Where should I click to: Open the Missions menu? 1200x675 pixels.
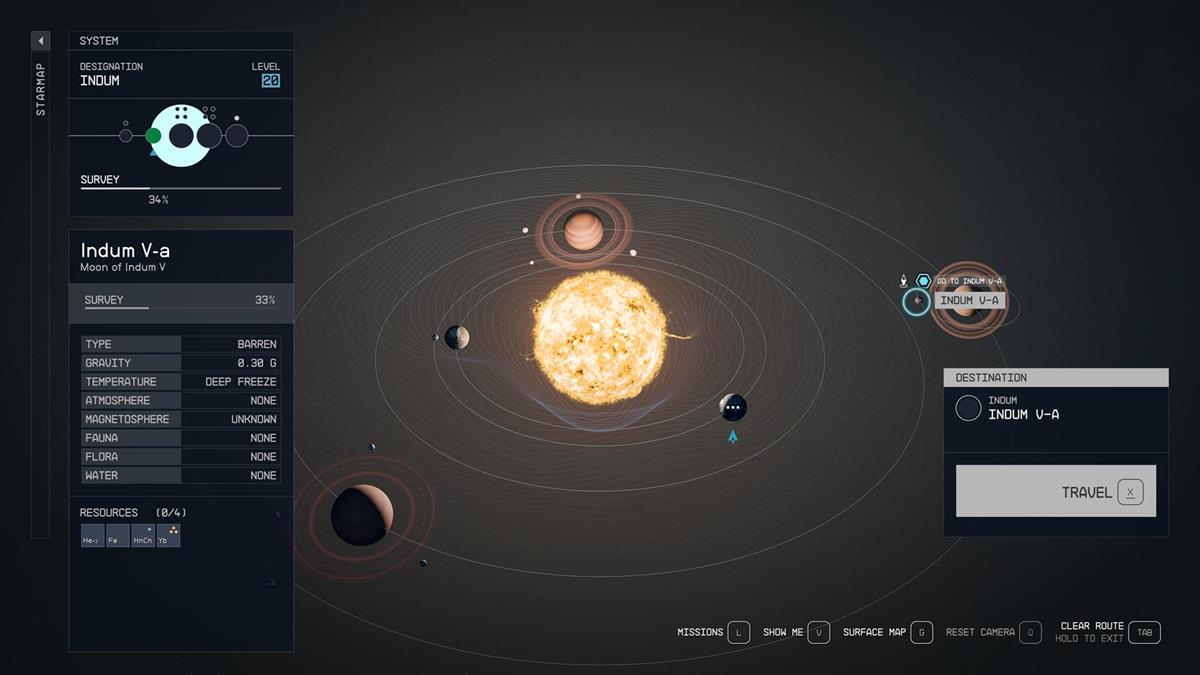point(738,632)
